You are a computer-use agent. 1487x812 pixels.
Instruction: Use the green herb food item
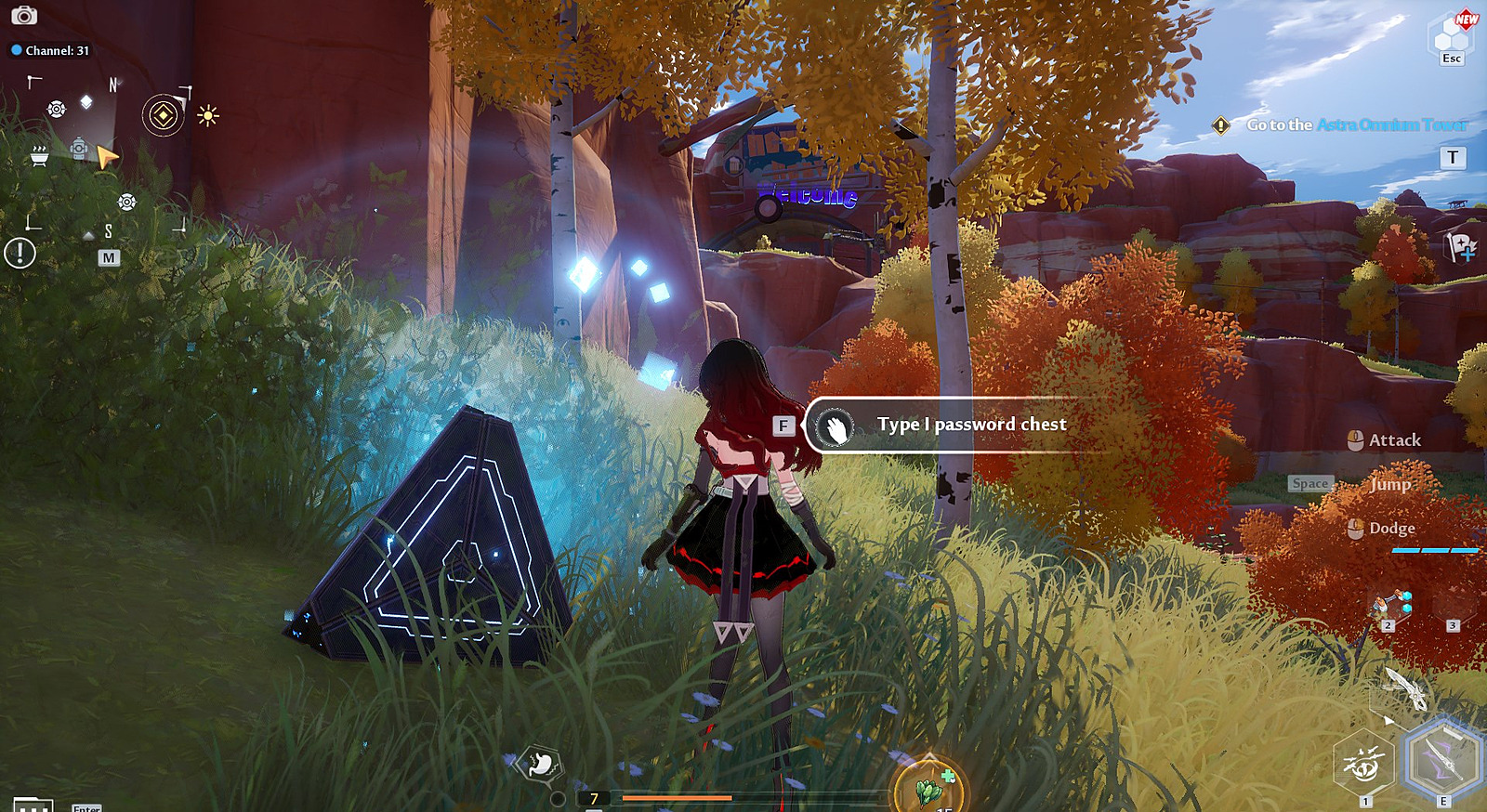click(x=929, y=788)
